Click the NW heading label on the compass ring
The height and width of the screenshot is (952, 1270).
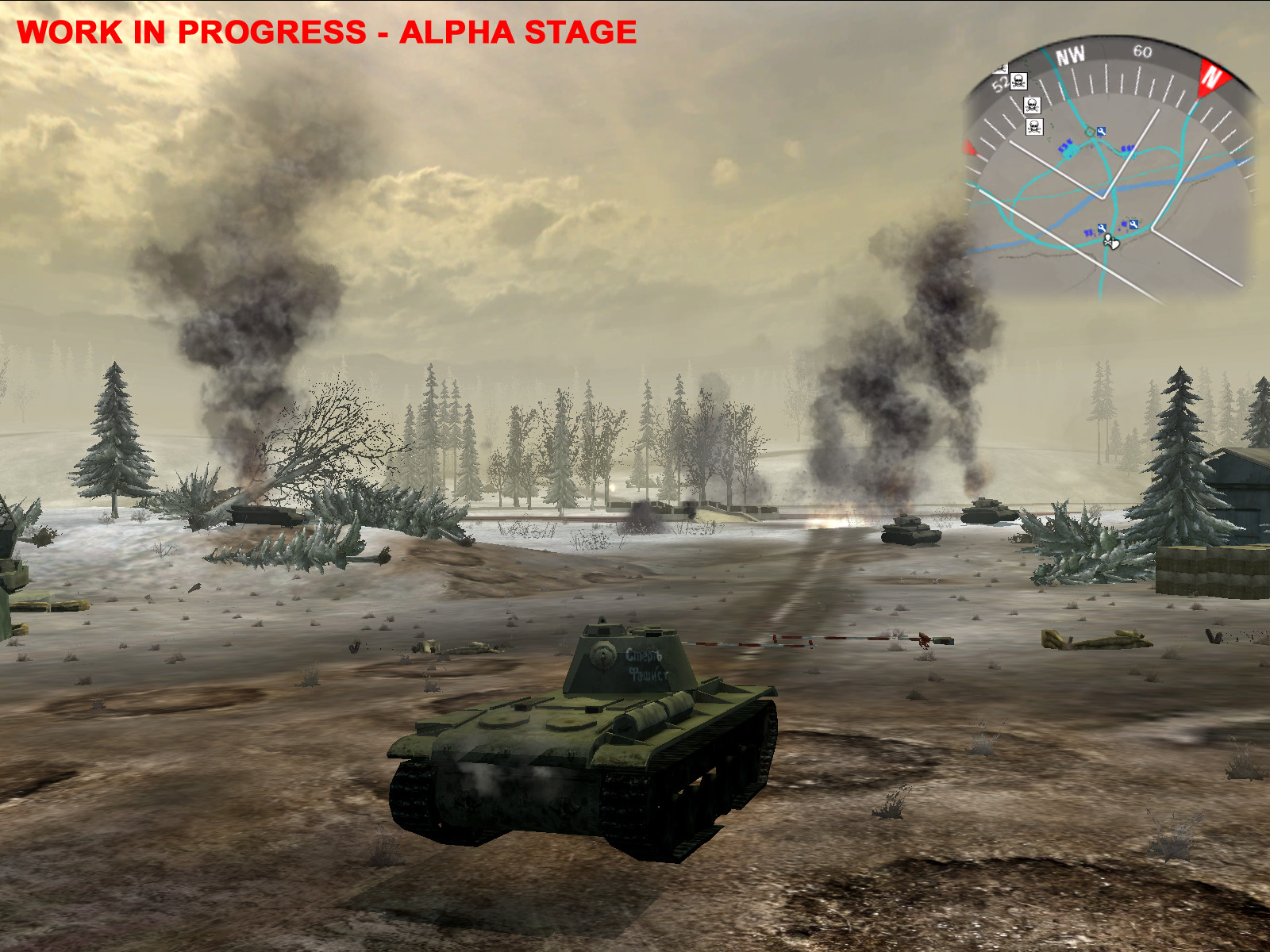[x=1071, y=54]
